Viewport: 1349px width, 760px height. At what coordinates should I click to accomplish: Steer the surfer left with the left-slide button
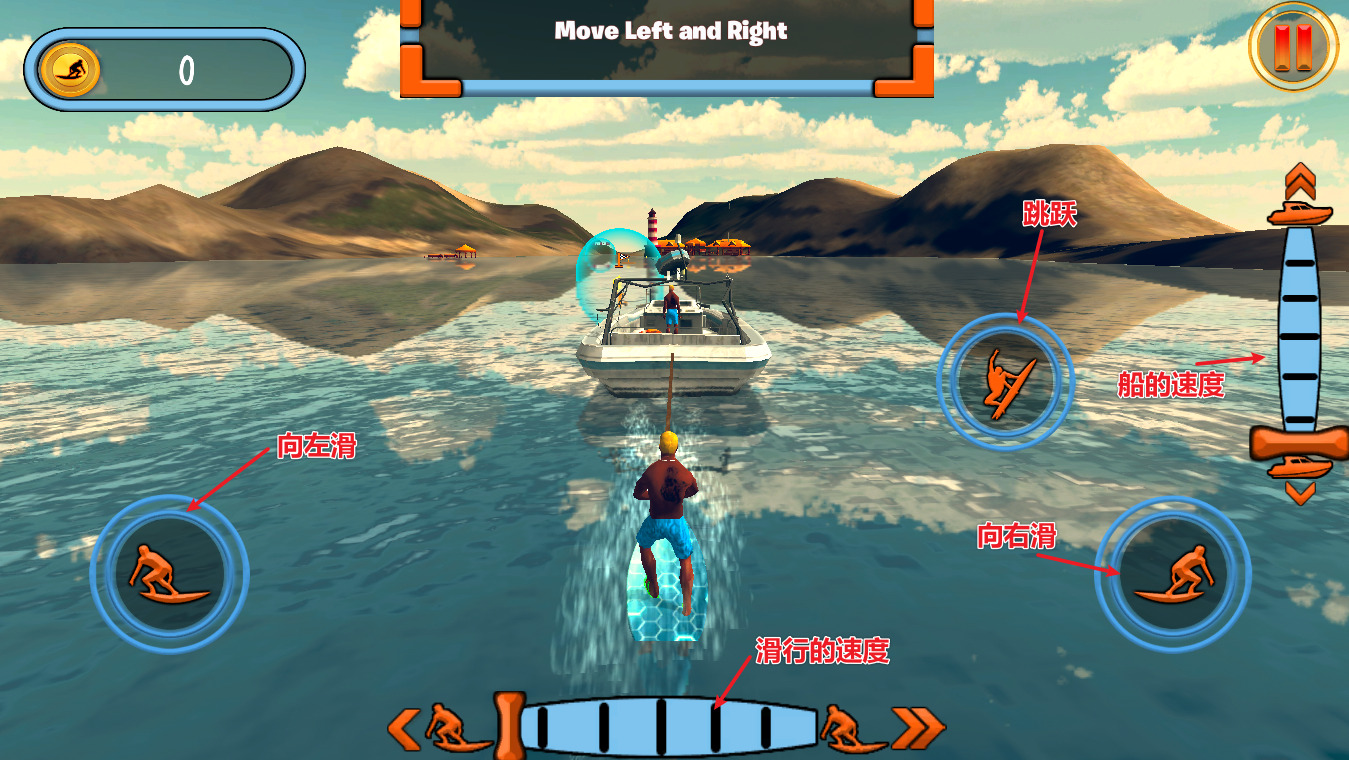point(169,573)
